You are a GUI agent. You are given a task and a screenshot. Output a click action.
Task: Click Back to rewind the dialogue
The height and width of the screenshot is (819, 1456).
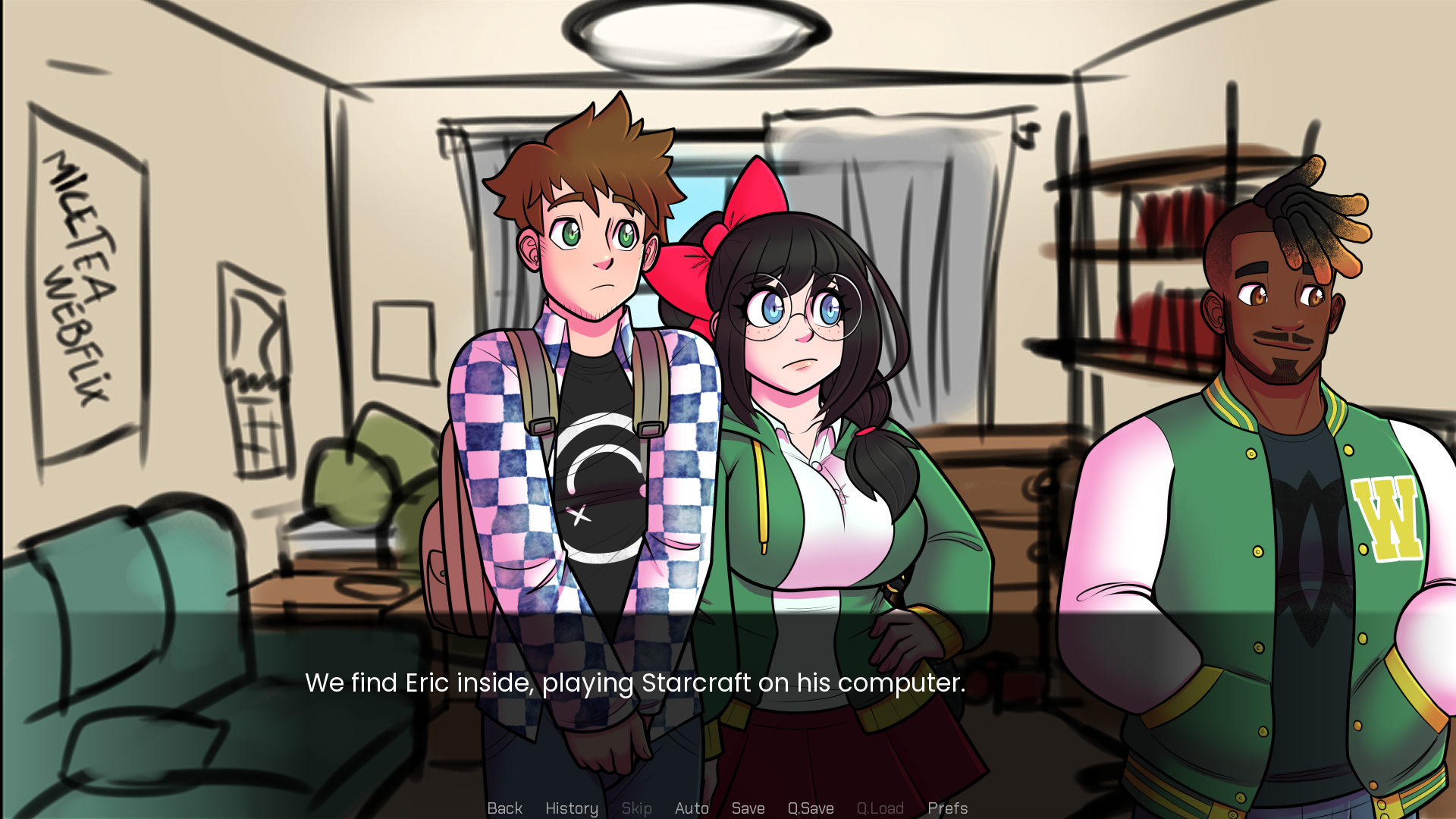(504, 808)
